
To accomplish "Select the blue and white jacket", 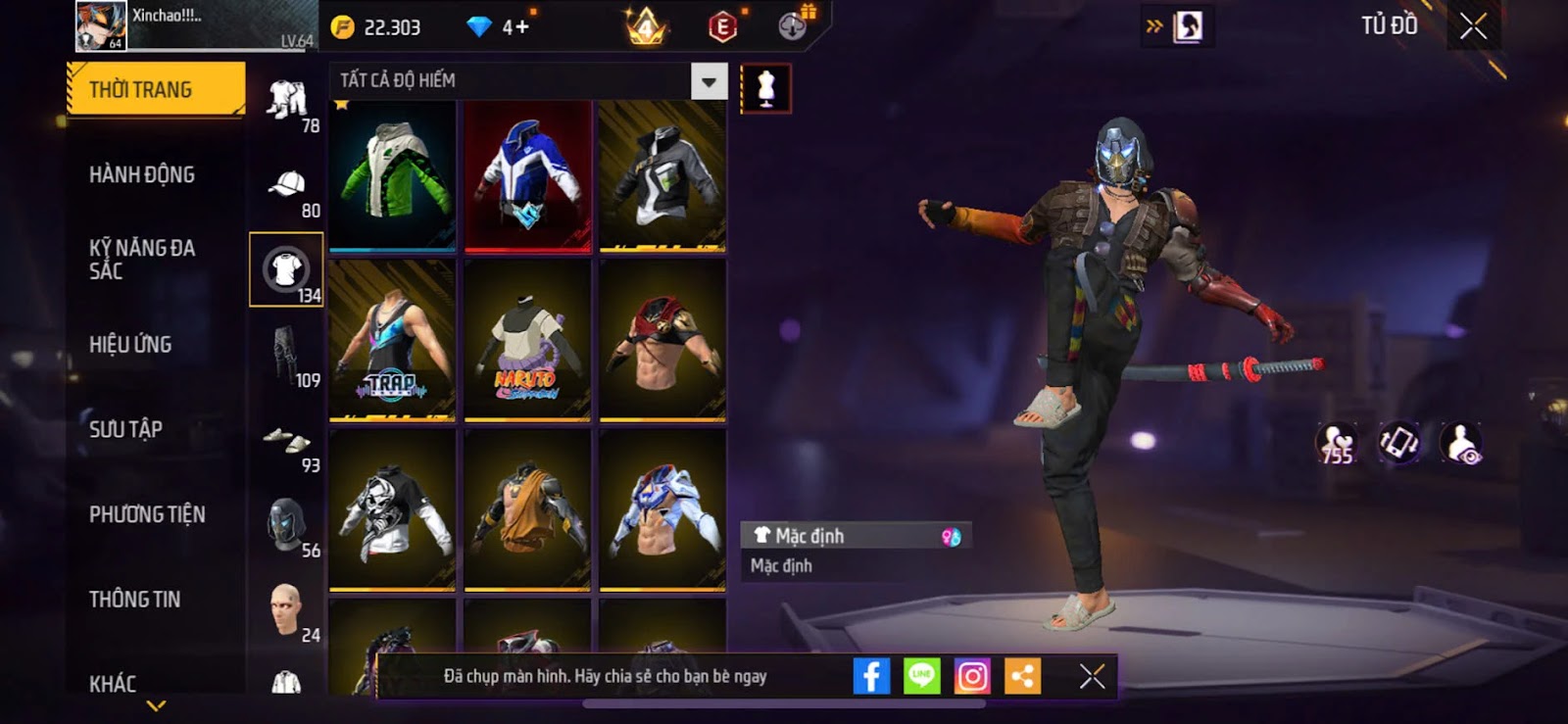I will pyautogui.click(x=527, y=174).
